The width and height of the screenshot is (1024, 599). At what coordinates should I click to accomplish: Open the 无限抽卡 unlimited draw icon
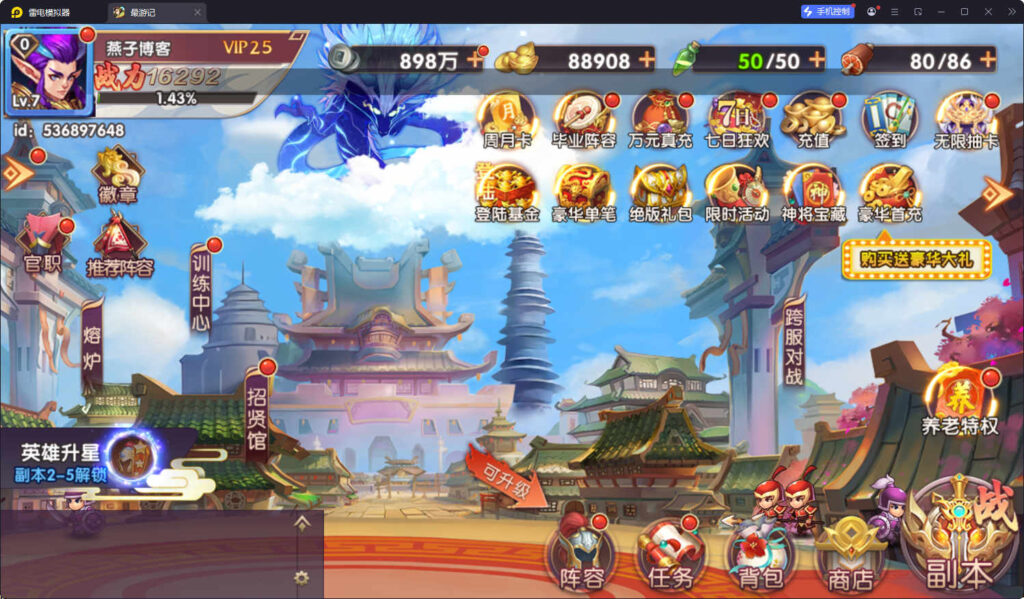(x=965, y=120)
